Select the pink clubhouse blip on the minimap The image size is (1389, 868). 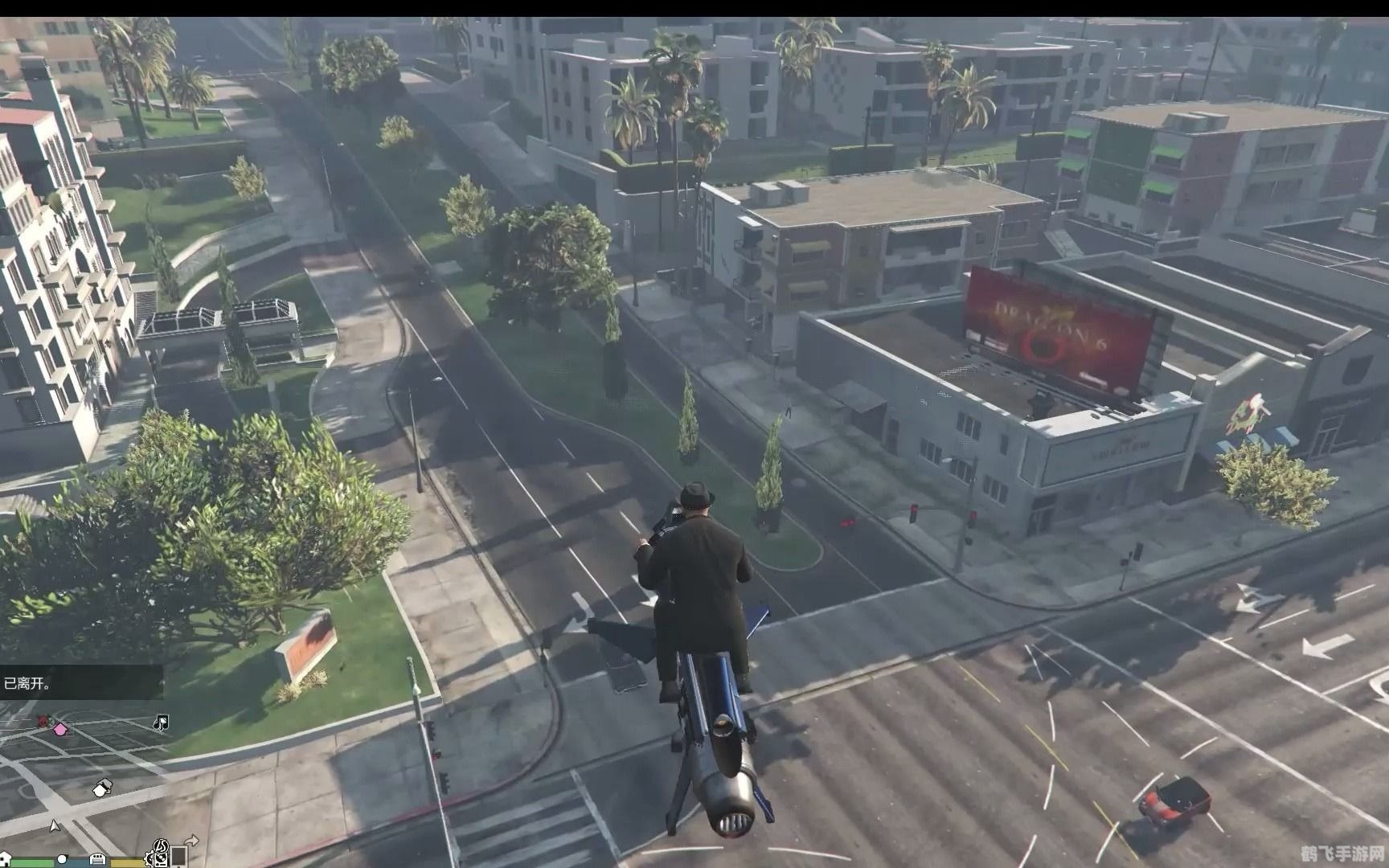[x=60, y=729]
